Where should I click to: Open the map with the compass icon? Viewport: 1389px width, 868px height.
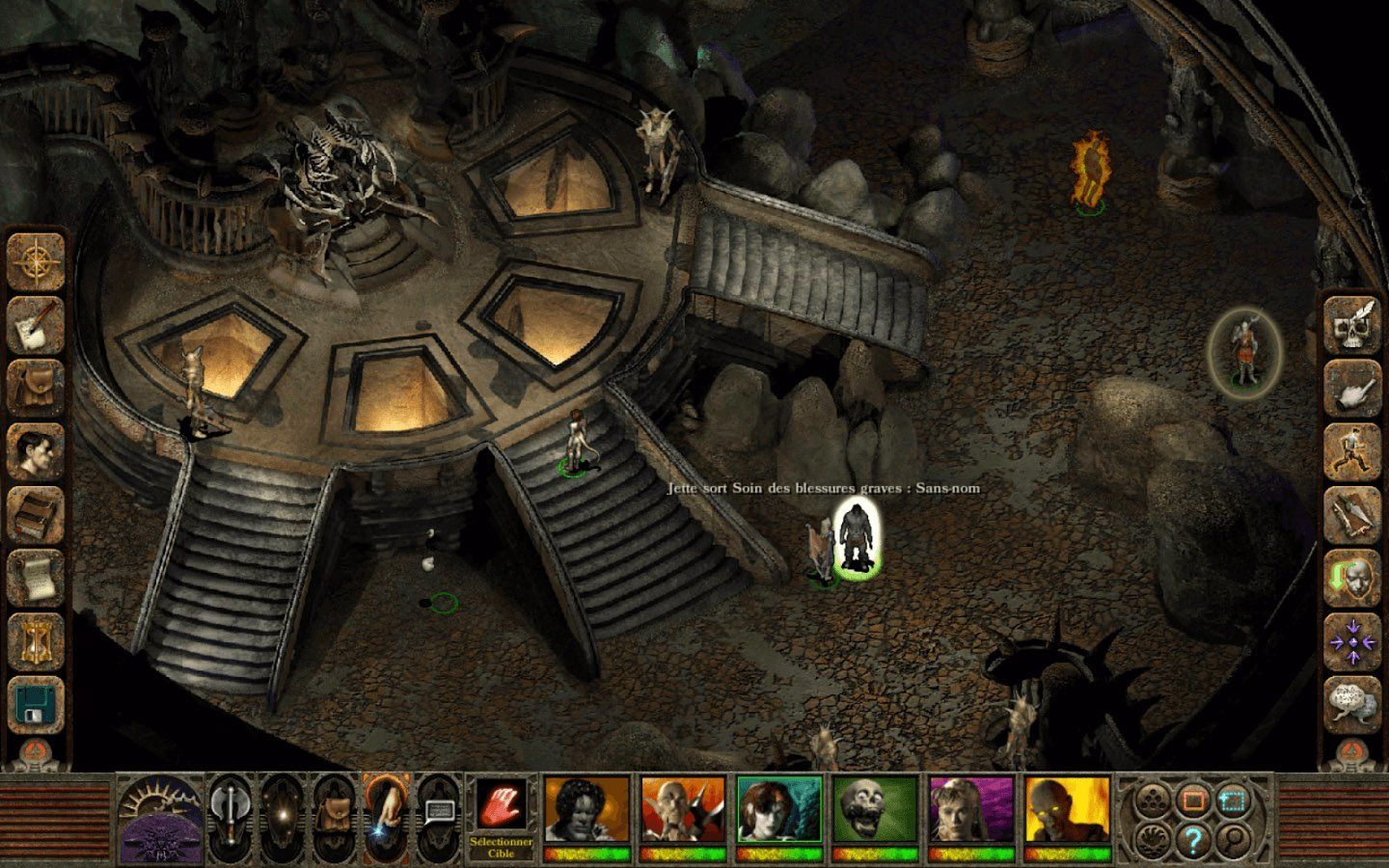pos(37,260)
